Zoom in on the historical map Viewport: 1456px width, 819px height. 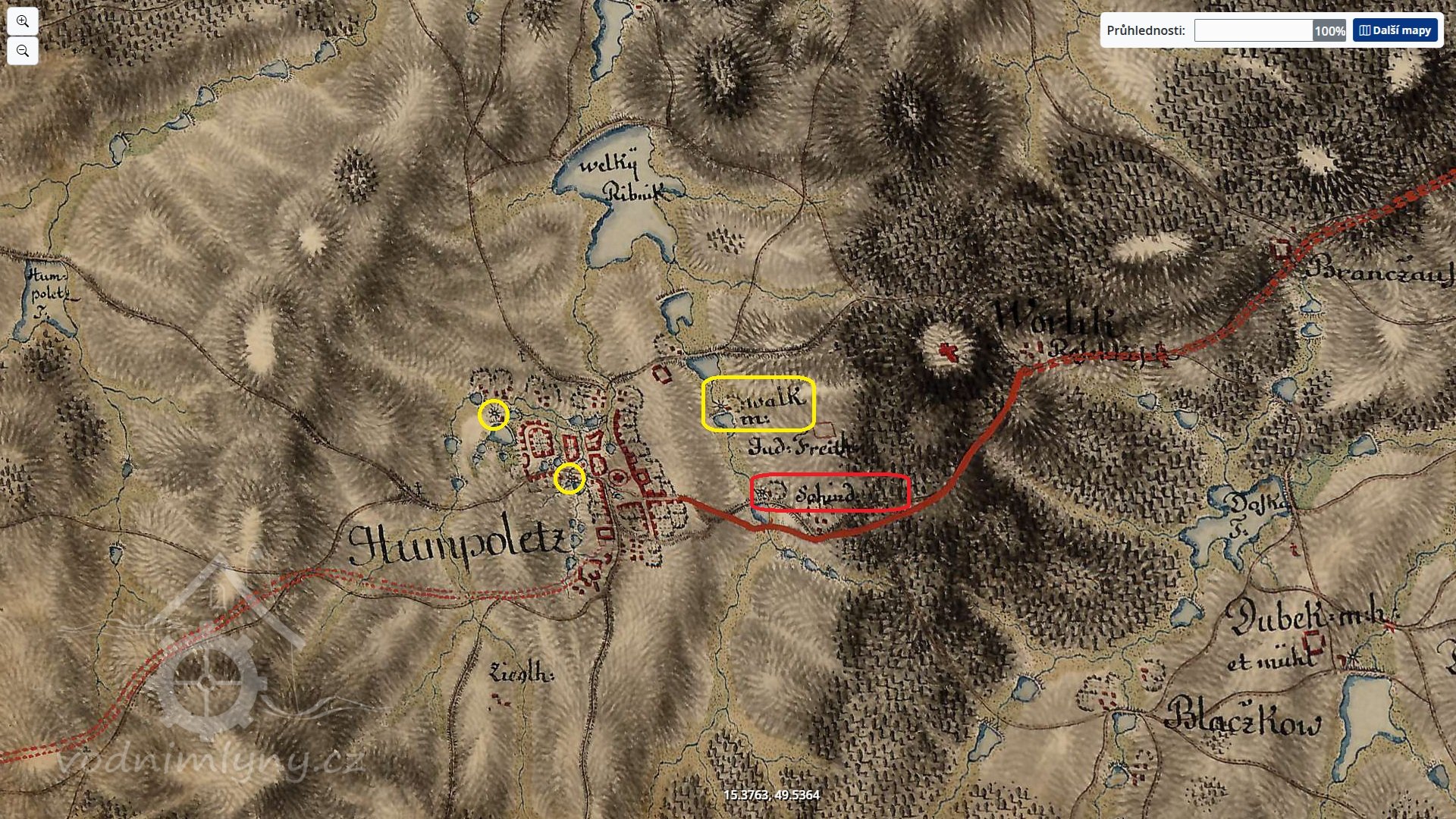tap(23, 21)
